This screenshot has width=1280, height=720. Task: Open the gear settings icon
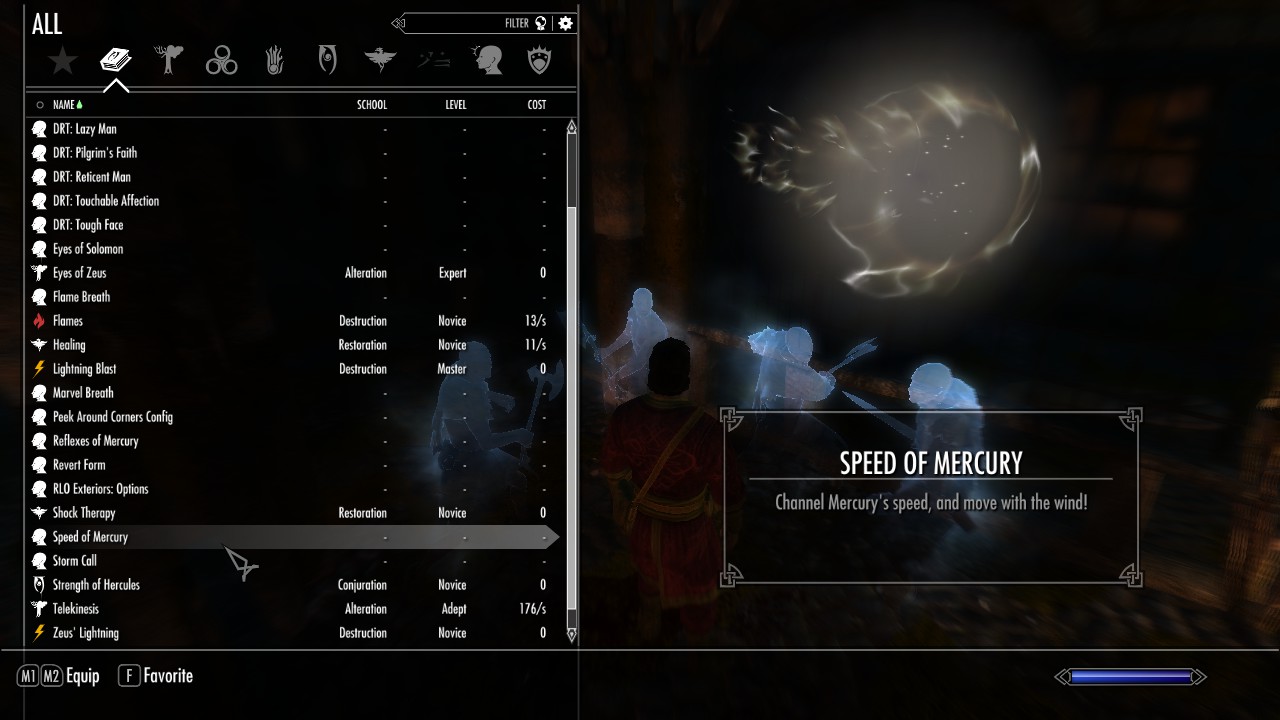click(x=566, y=23)
